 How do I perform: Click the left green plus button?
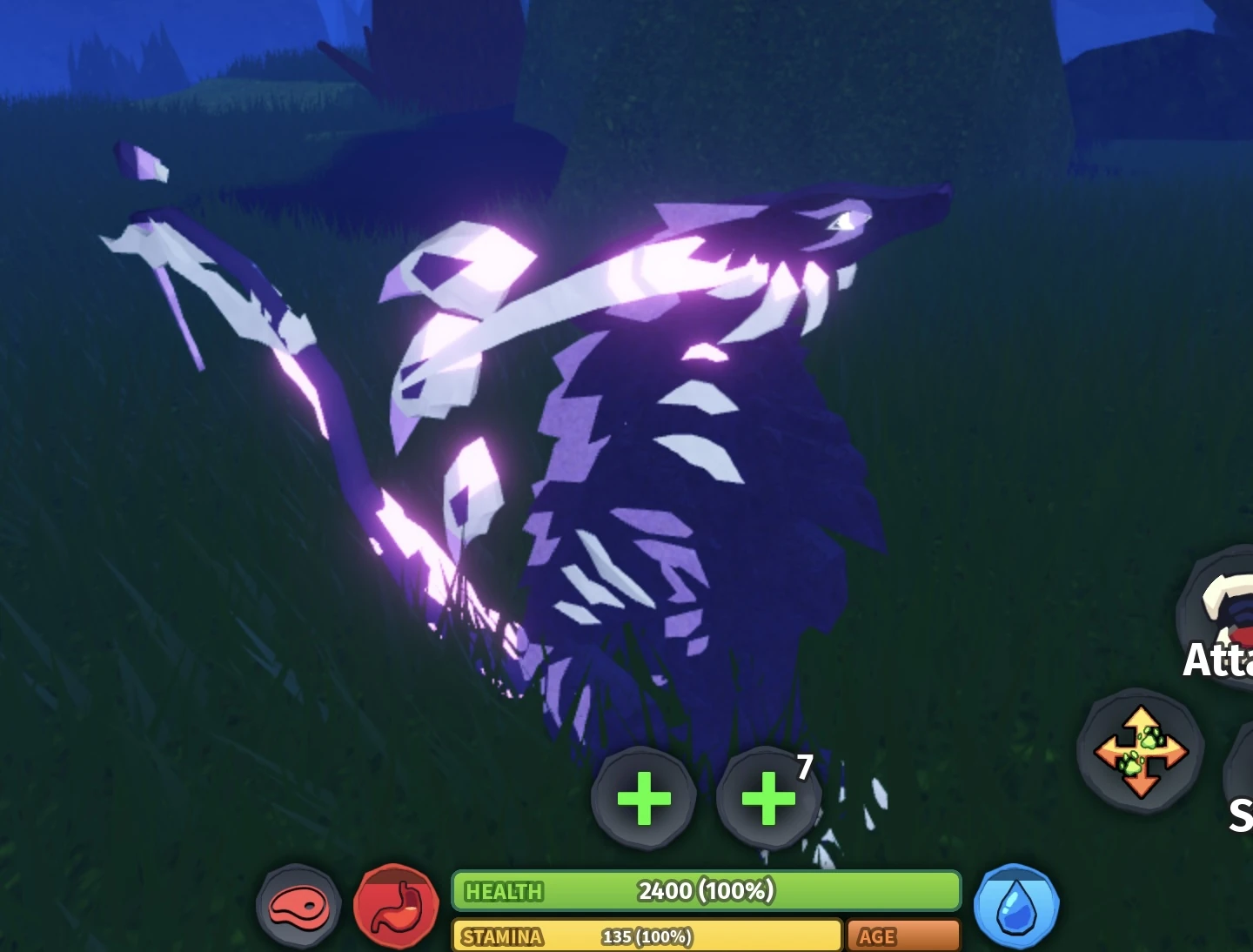(644, 797)
